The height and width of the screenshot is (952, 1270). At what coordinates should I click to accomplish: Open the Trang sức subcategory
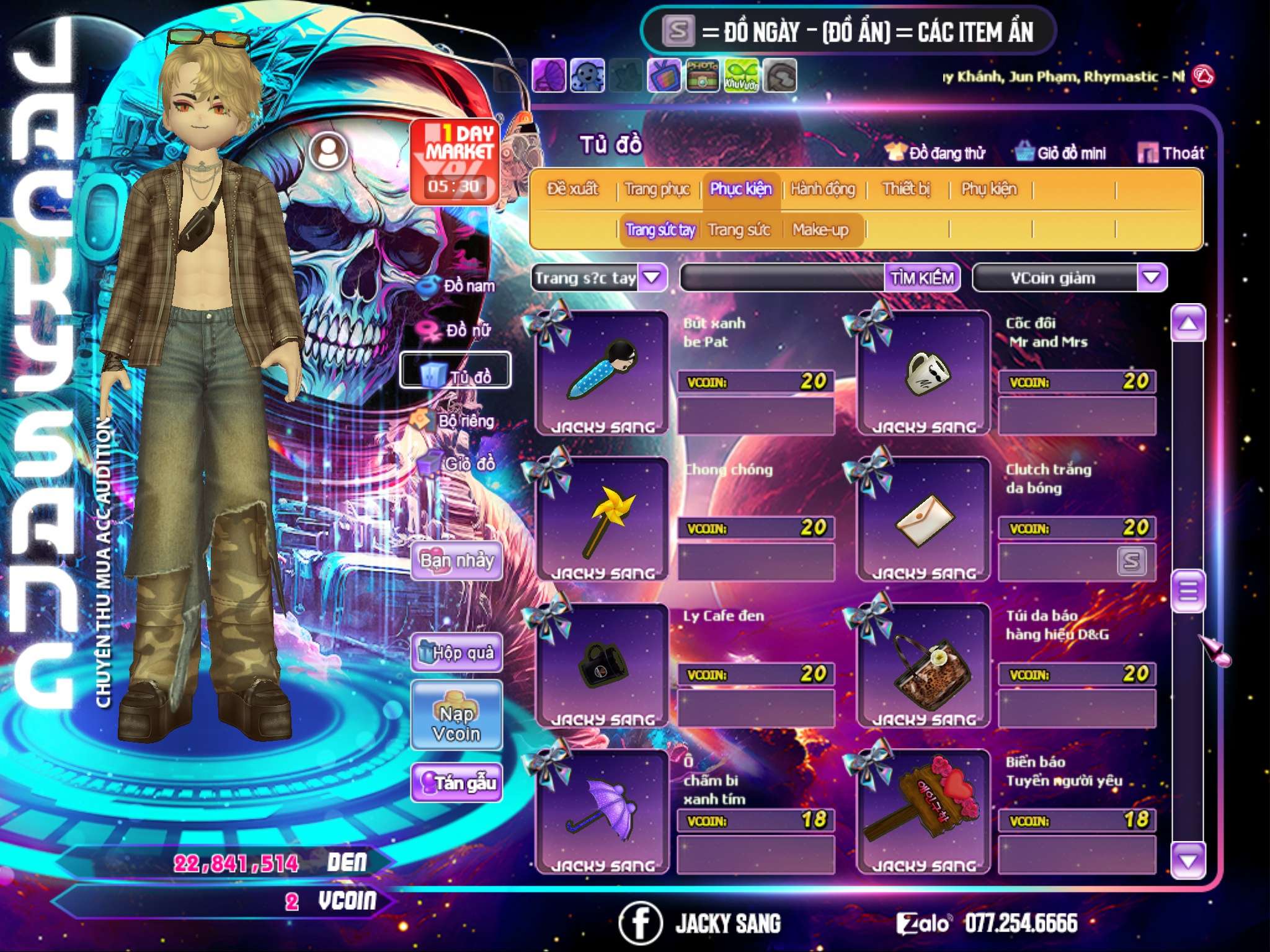point(739,231)
